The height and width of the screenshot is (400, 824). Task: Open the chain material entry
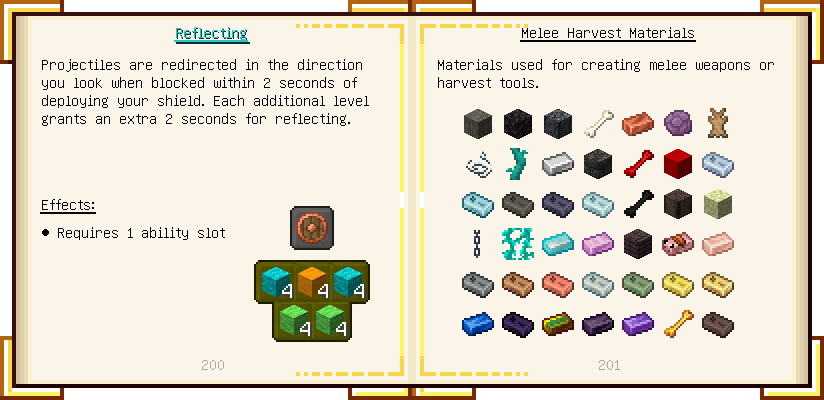[x=478, y=244]
